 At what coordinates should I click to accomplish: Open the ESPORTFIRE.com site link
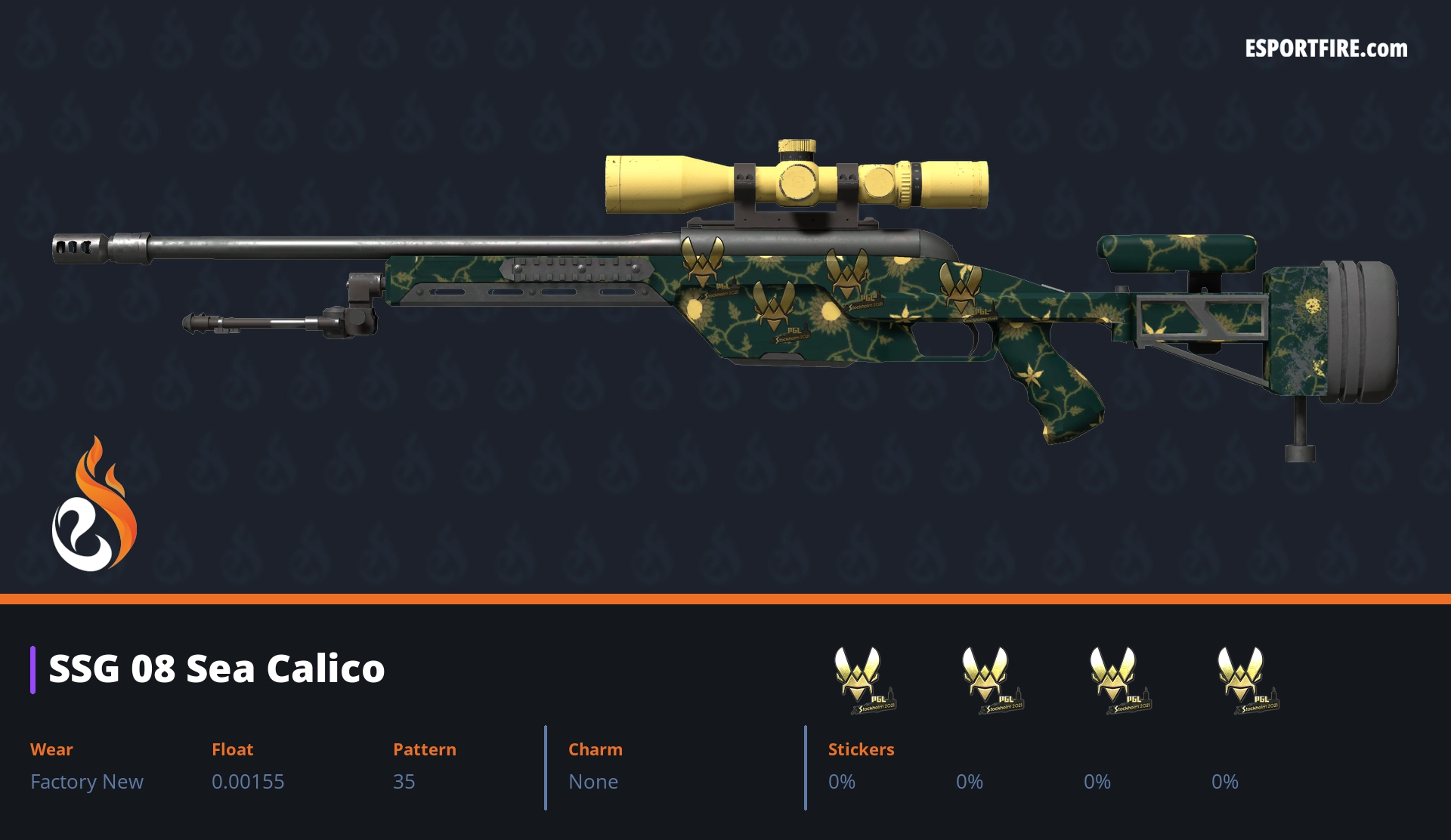coord(1326,49)
